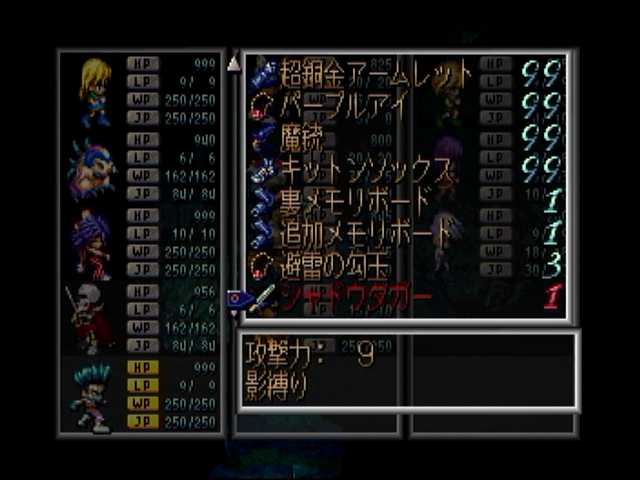Choose the blue spiky monster party member
Viewport: 640px width, 480px height.
[92, 168]
